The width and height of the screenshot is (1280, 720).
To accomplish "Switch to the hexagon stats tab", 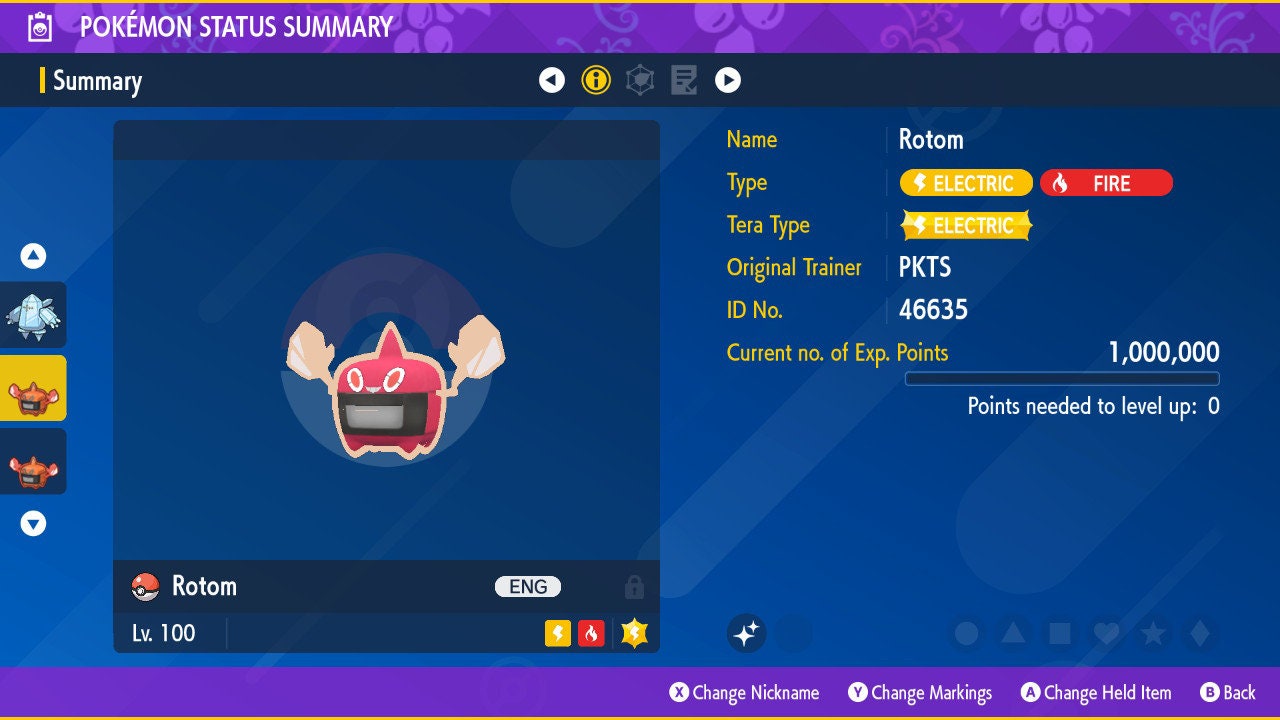I will pos(640,80).
